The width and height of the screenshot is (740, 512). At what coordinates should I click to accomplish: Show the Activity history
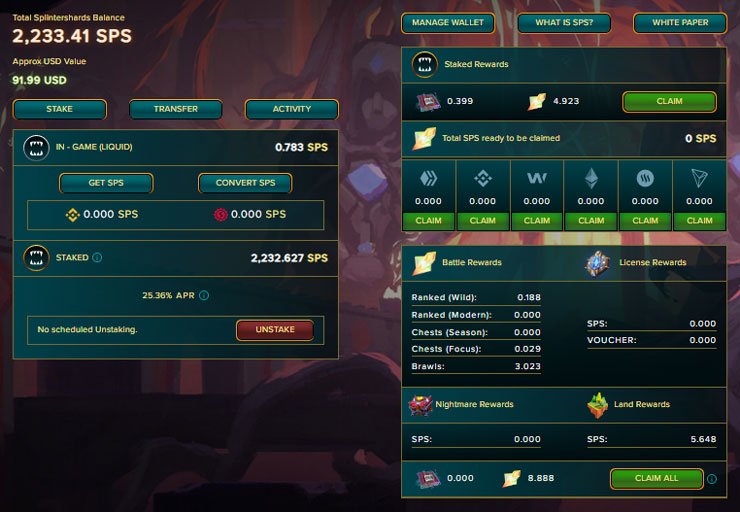tap(292, 109)
